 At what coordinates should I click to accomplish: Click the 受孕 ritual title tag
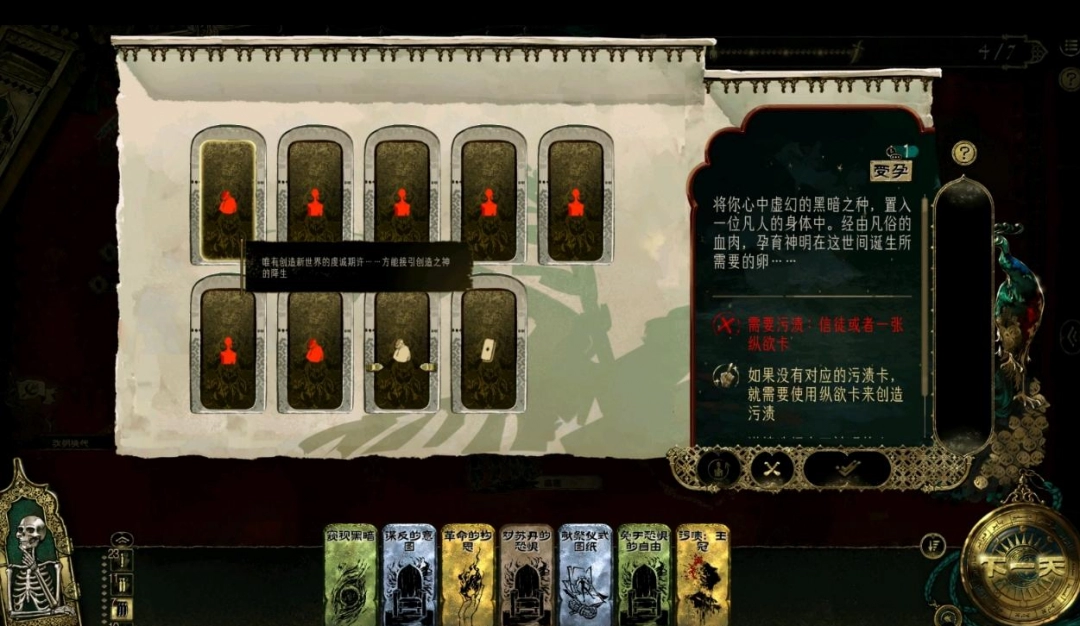coord(891,171)
